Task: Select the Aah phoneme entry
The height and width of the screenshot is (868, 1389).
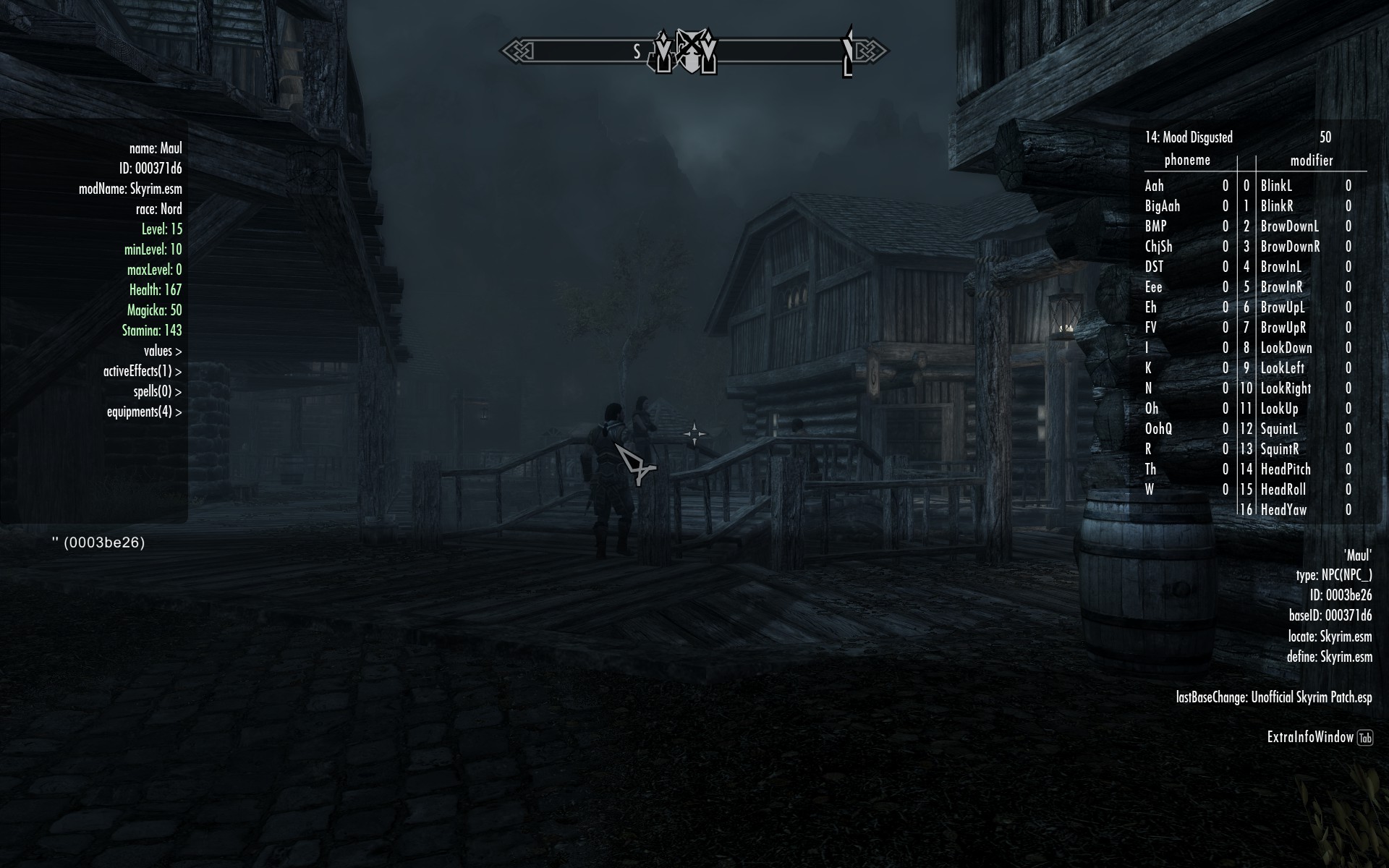Action: coord(1155,186)
